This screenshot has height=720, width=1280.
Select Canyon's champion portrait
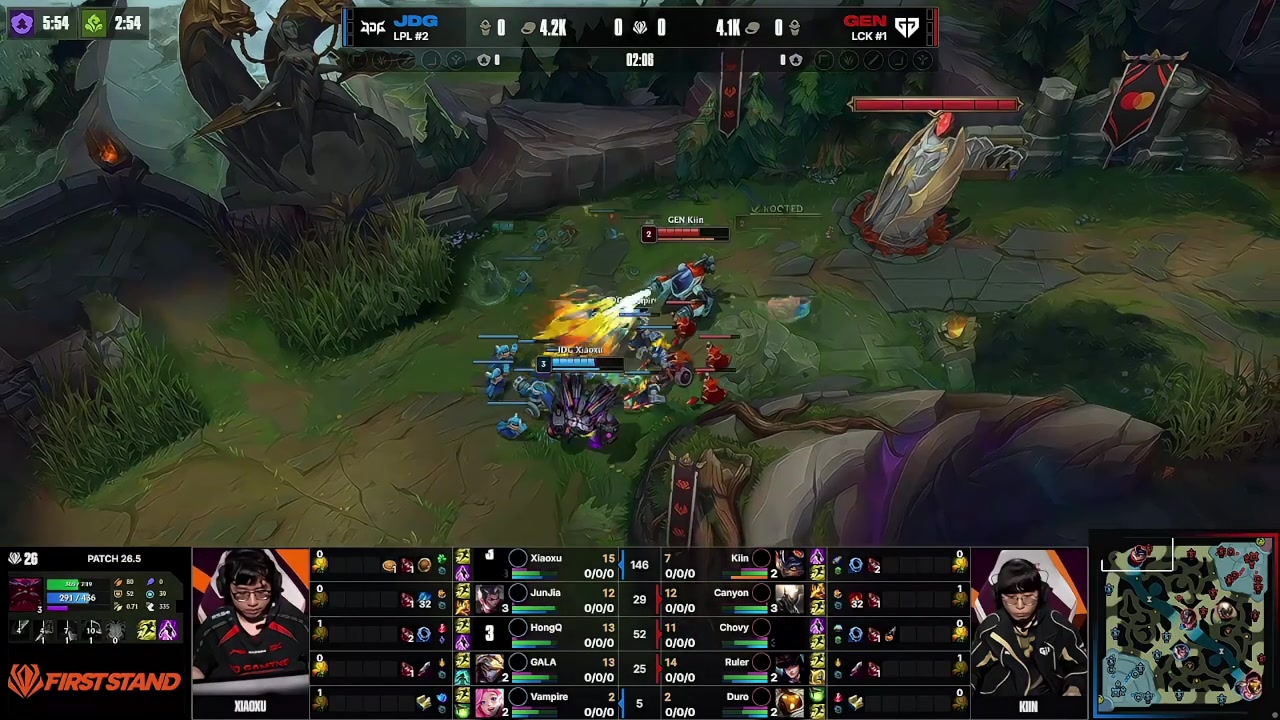point(789,599)
